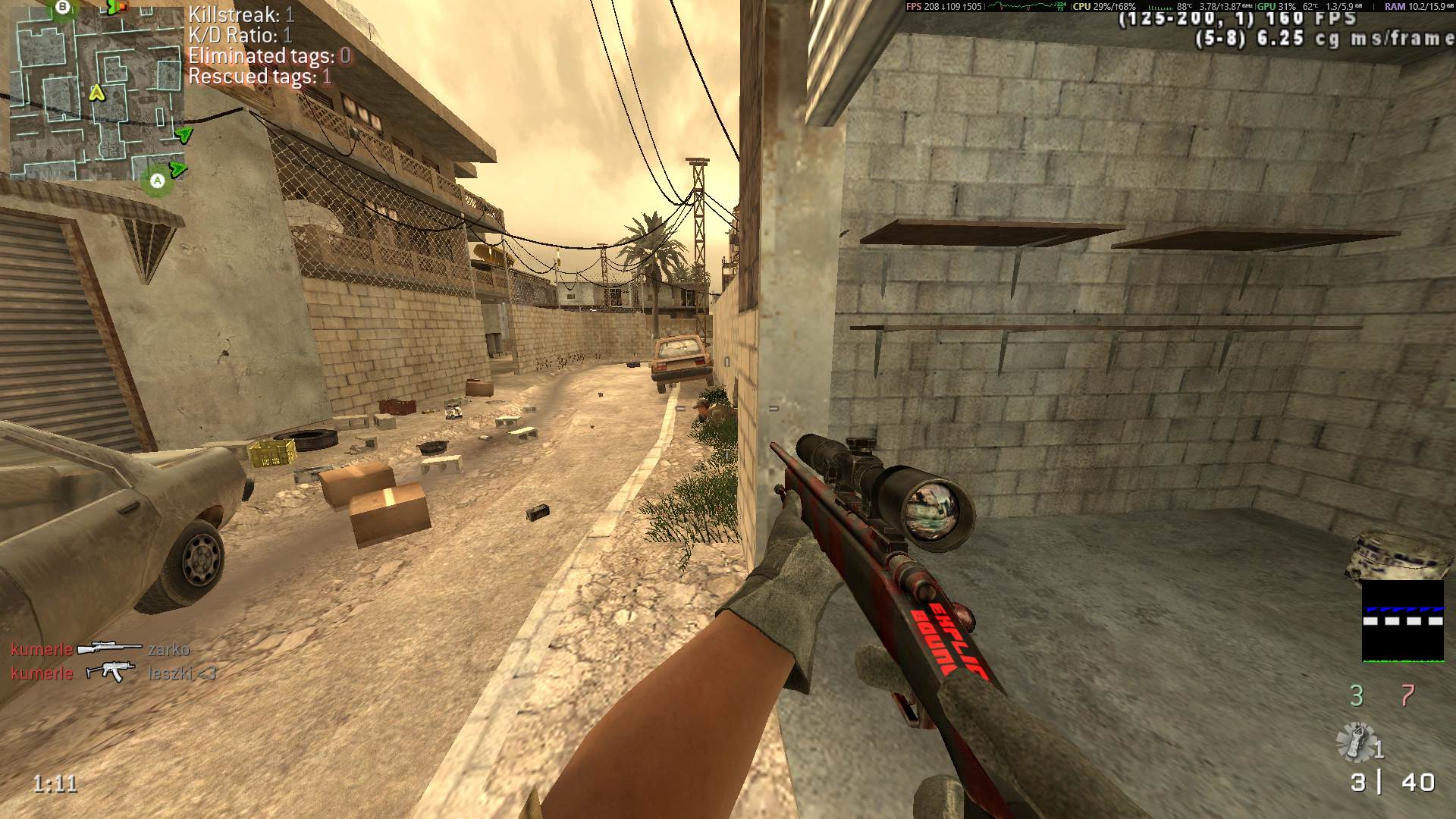Select the green circled A objective marker
This screenshot has height=819, width=1456.
coord(157,180)
